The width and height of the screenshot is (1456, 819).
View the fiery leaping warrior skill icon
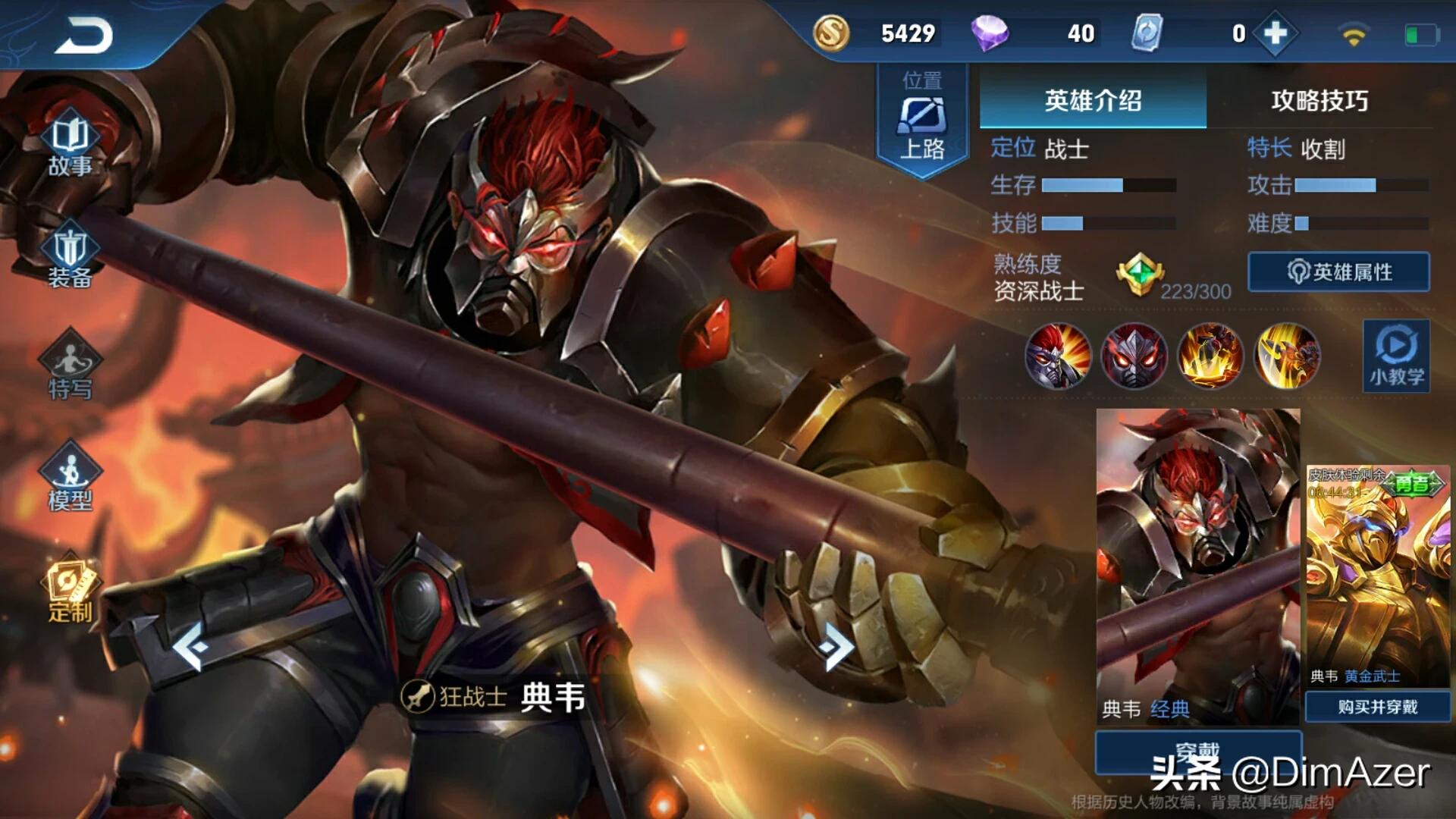point(1210,356)
